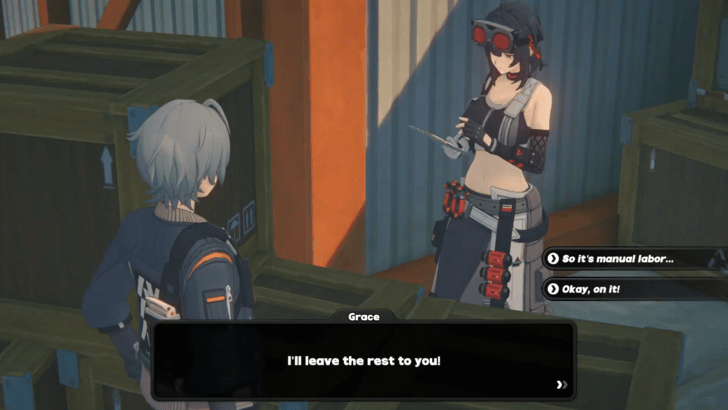Advance dialogue with the arrow indicator

tap(562, 384)
